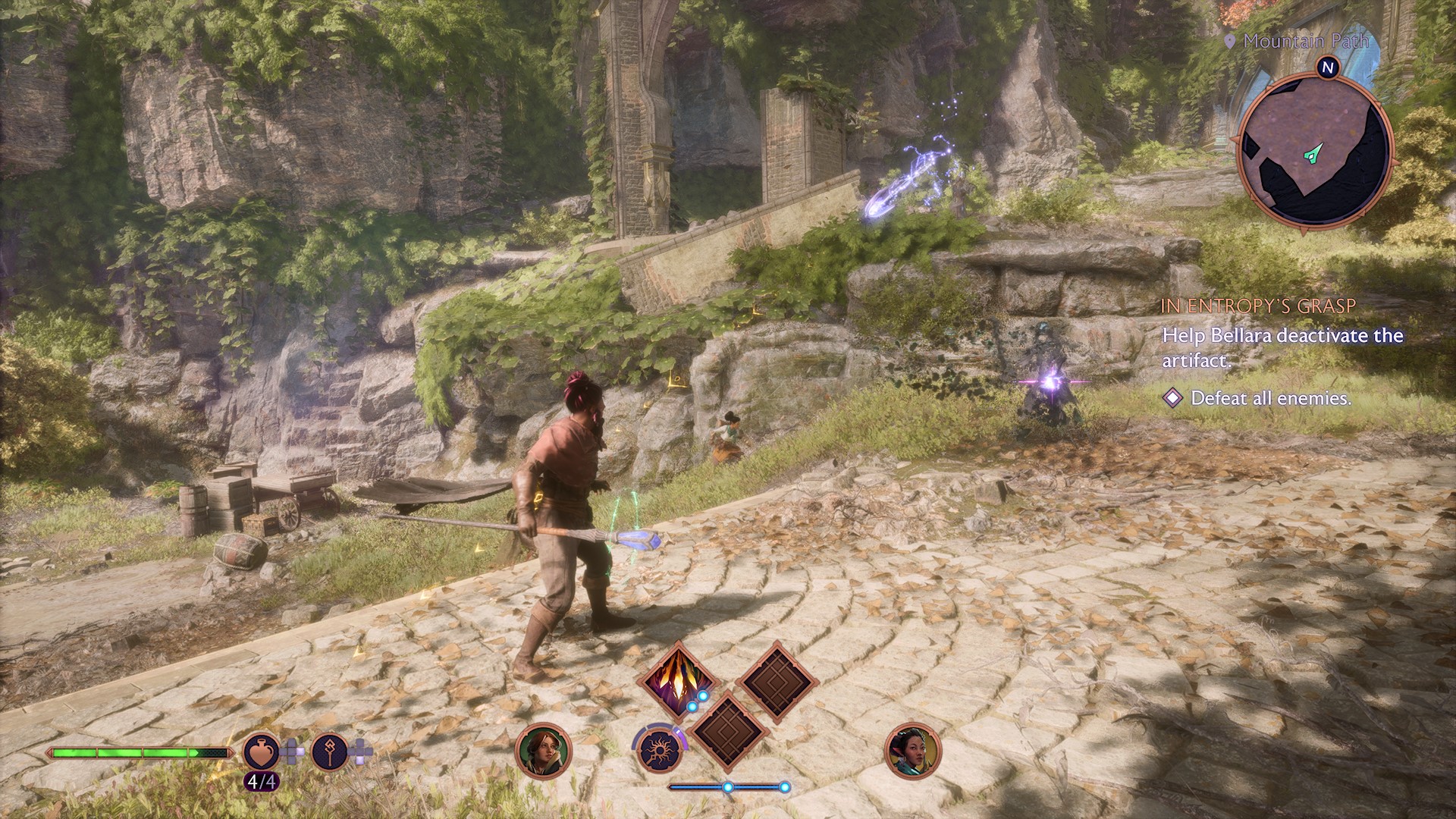Screen dimensions: 1456x819
Task: Use the healing potion flask icon
Action: (261, 752)
